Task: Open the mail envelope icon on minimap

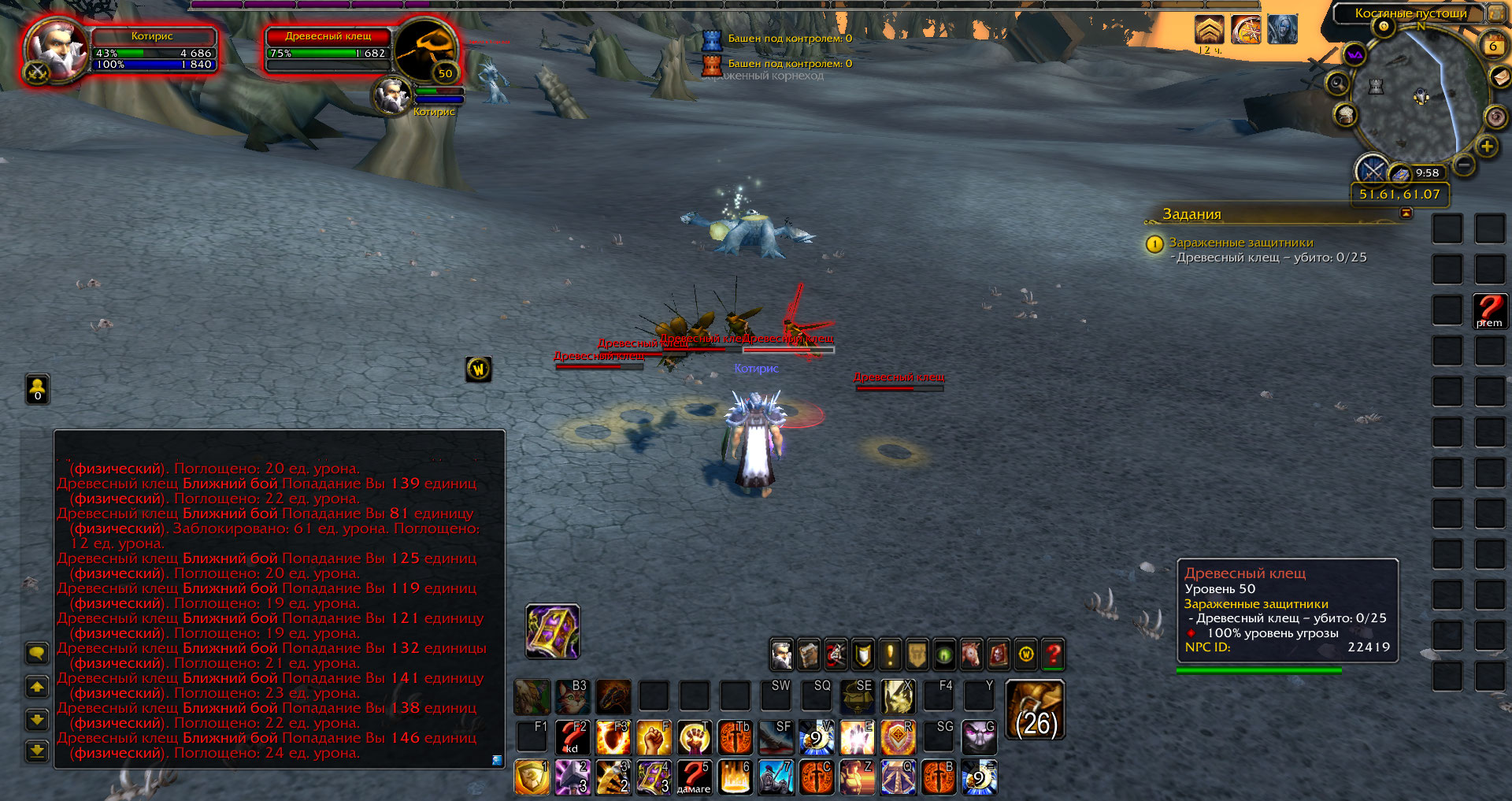Action: tap(1500, 76)
